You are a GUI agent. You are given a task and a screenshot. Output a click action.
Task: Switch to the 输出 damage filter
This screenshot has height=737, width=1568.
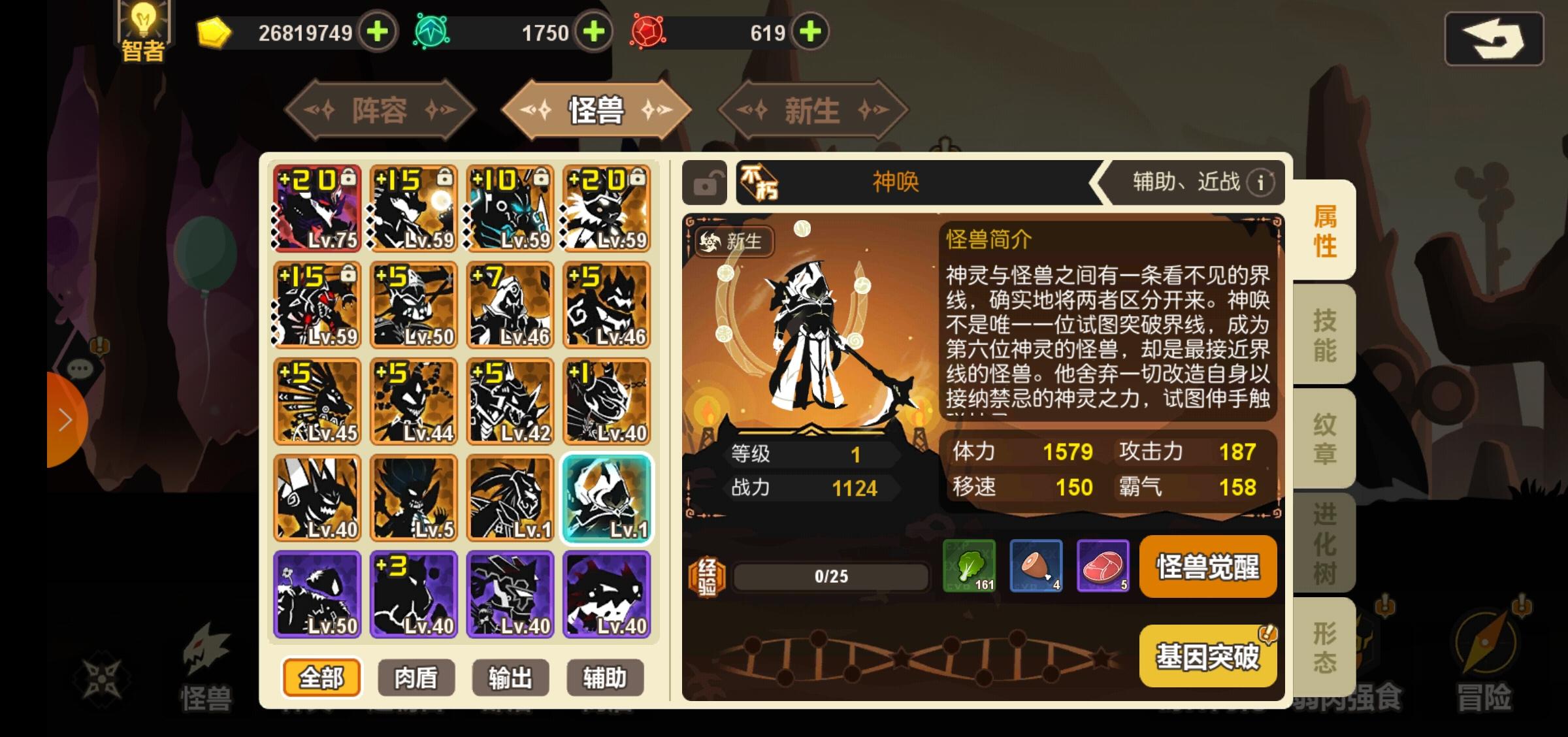(512, 678)
